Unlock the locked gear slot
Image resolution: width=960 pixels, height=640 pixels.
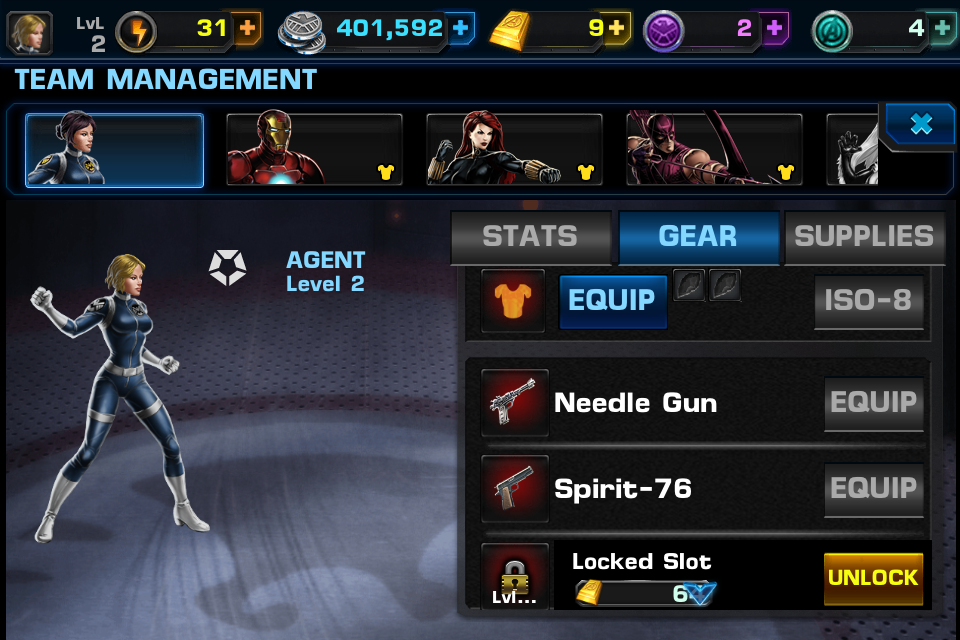(873, 578)
